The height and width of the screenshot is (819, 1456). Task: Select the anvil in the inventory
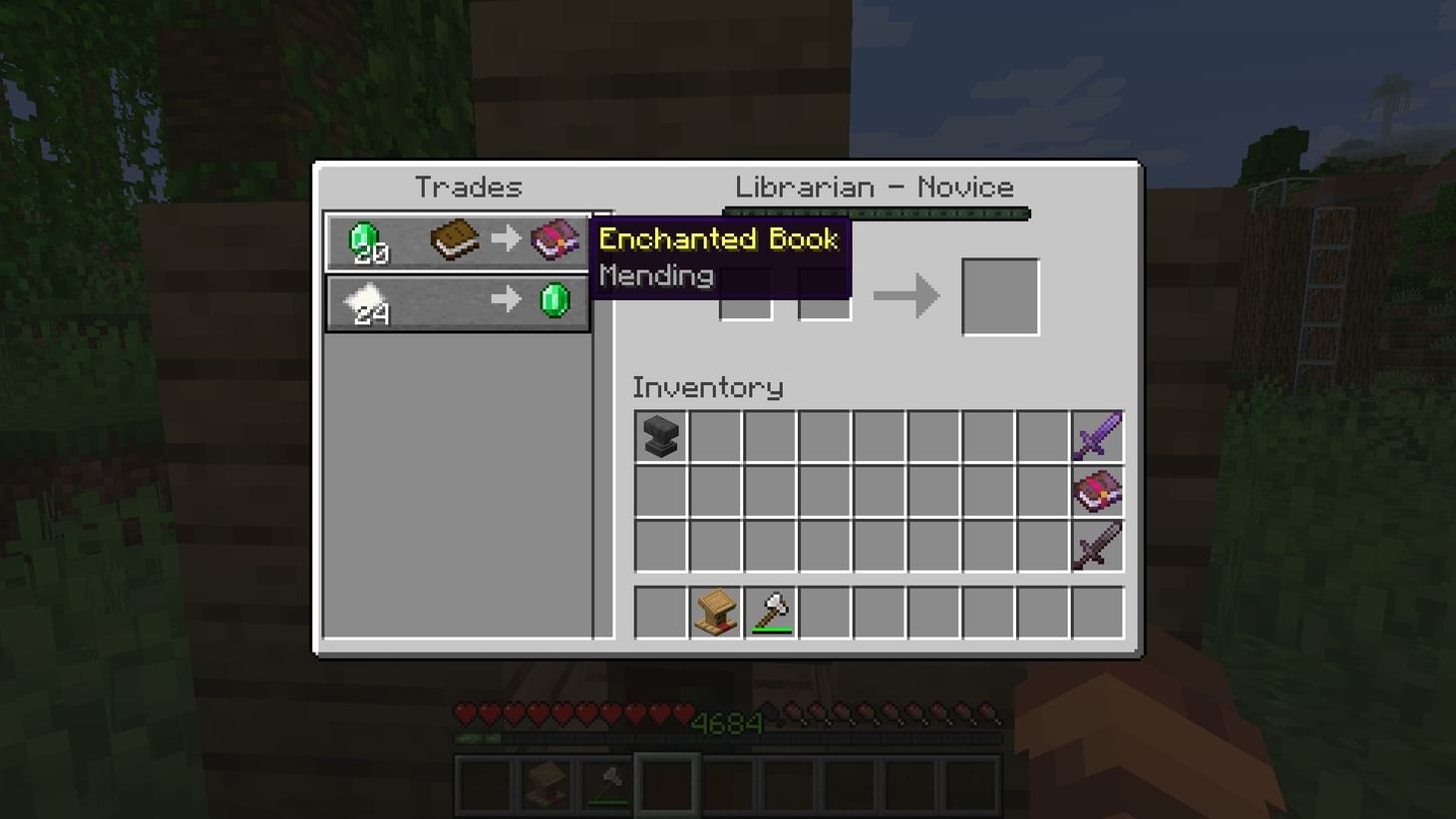[x=659, y=436]
